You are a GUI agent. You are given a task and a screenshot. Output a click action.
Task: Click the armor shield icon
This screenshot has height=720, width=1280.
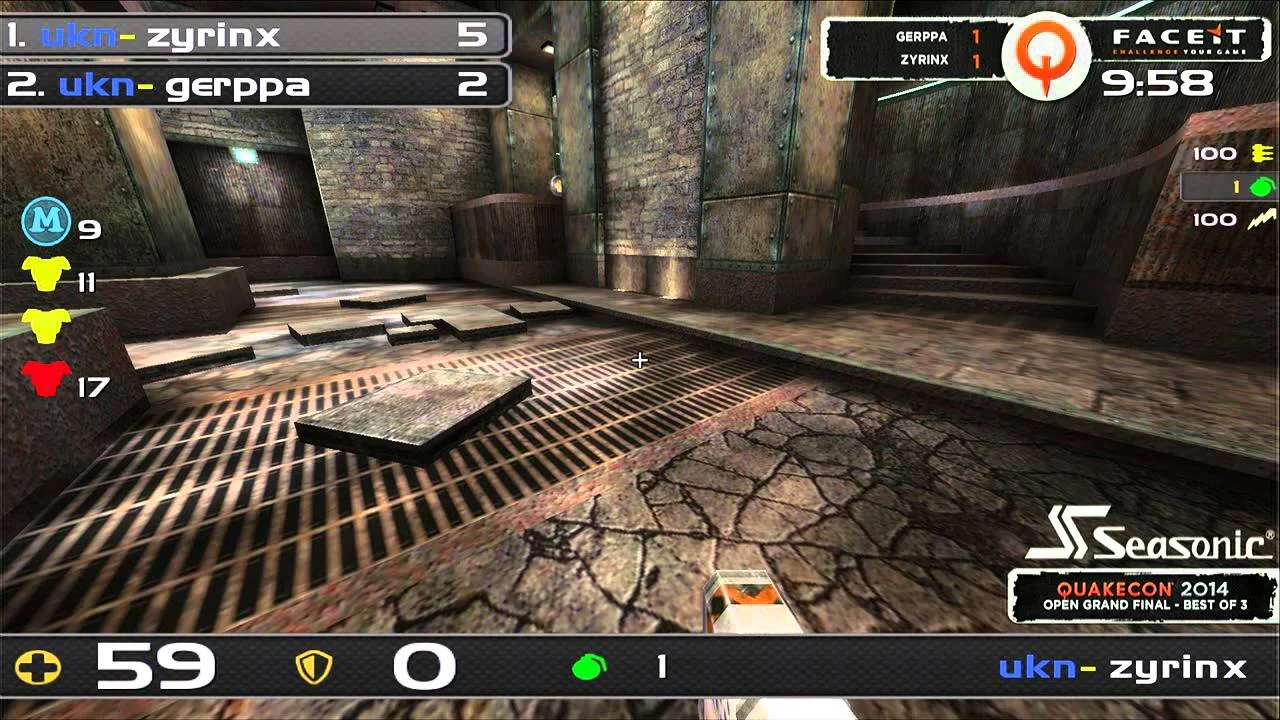[x=315, y=667]
